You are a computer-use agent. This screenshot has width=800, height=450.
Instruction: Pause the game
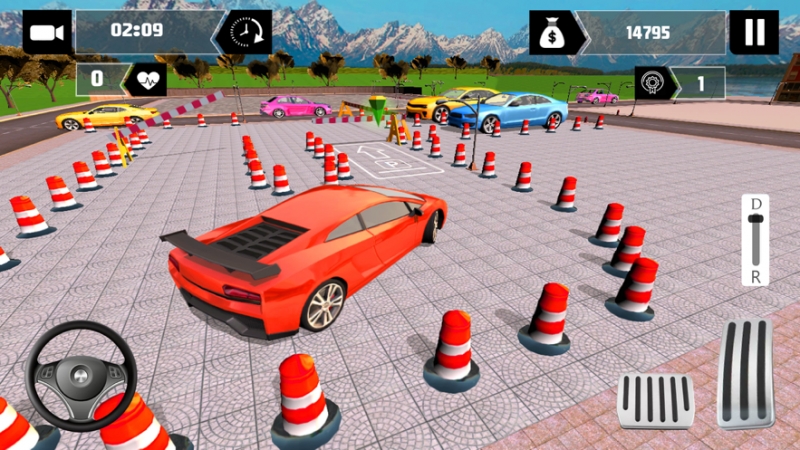pyautogui.click(x=754, y=32)
